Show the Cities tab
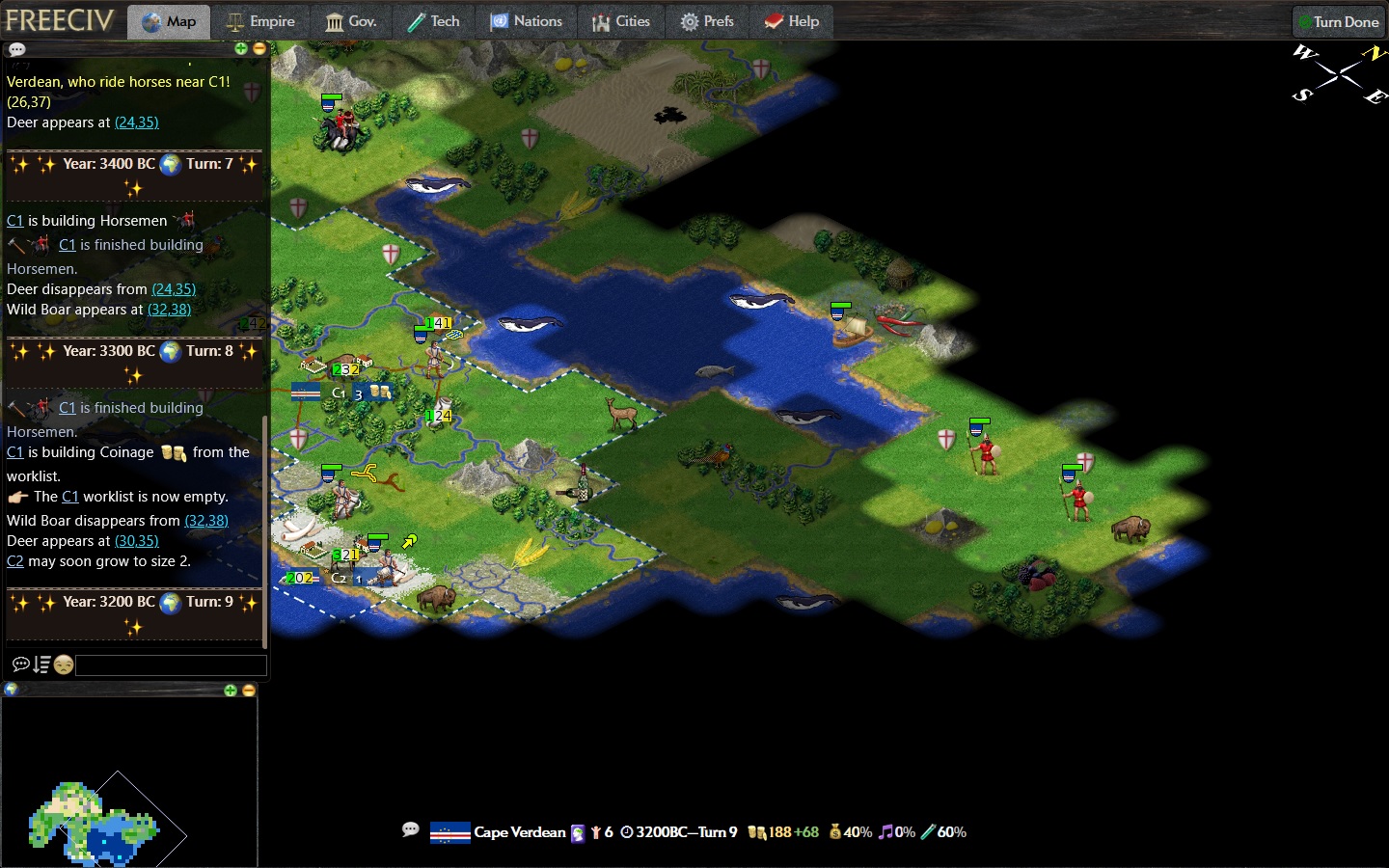The height and width of the screenshot is (868, 1389). [621, 21]
